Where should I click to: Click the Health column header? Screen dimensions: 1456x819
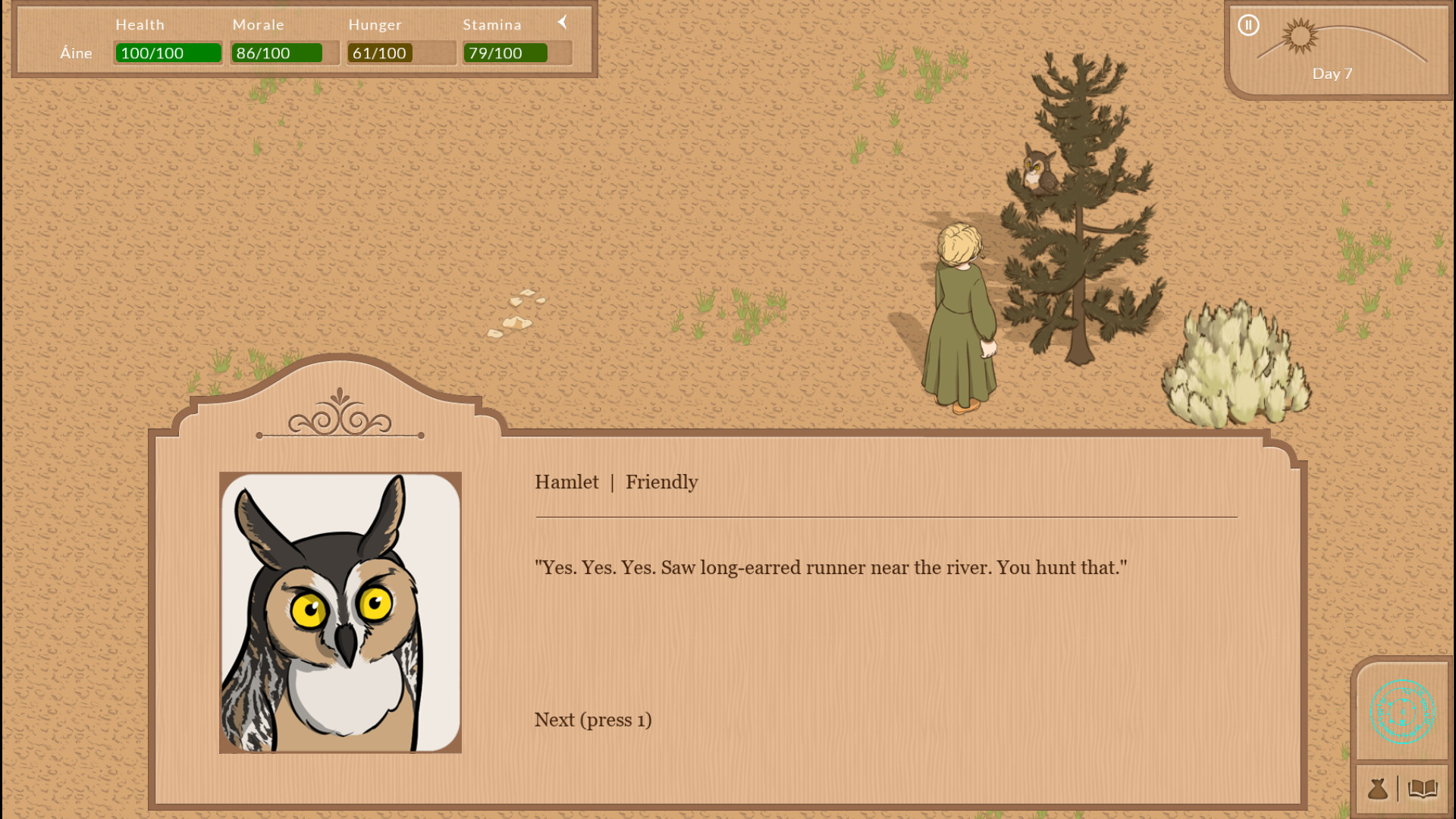(x=140, y=24)
